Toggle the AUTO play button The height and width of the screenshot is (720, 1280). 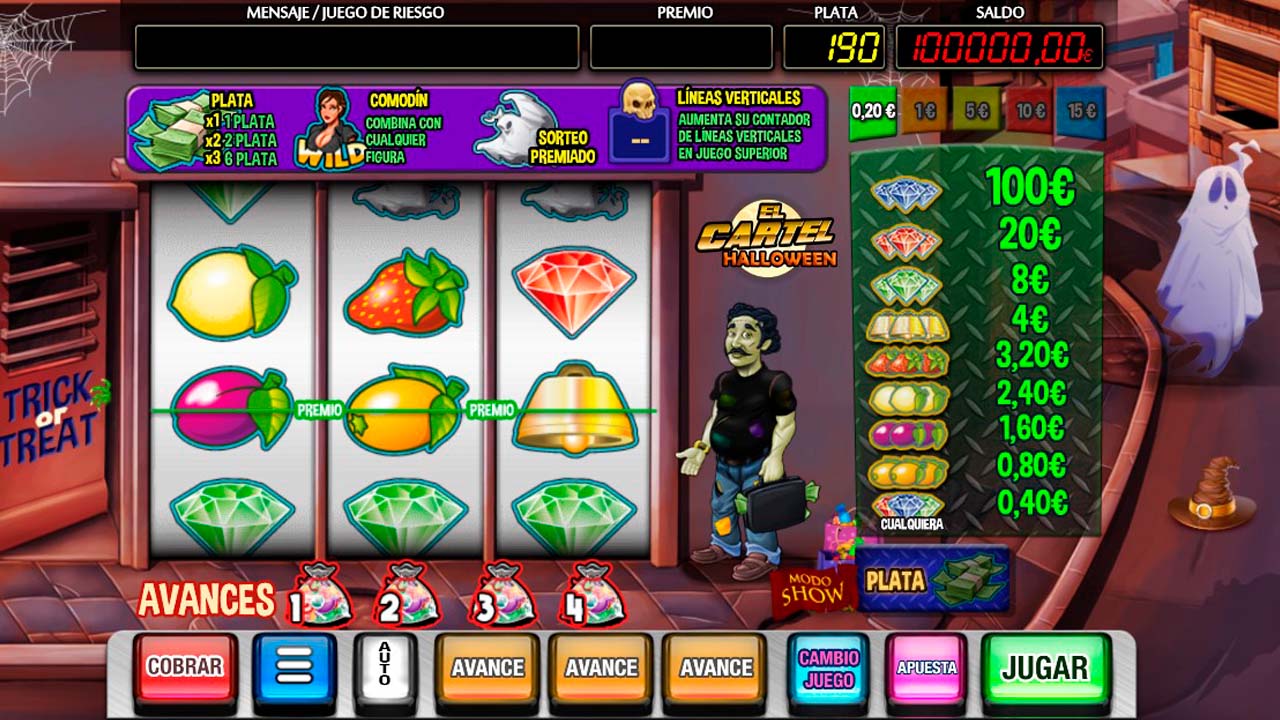point(385,667)
